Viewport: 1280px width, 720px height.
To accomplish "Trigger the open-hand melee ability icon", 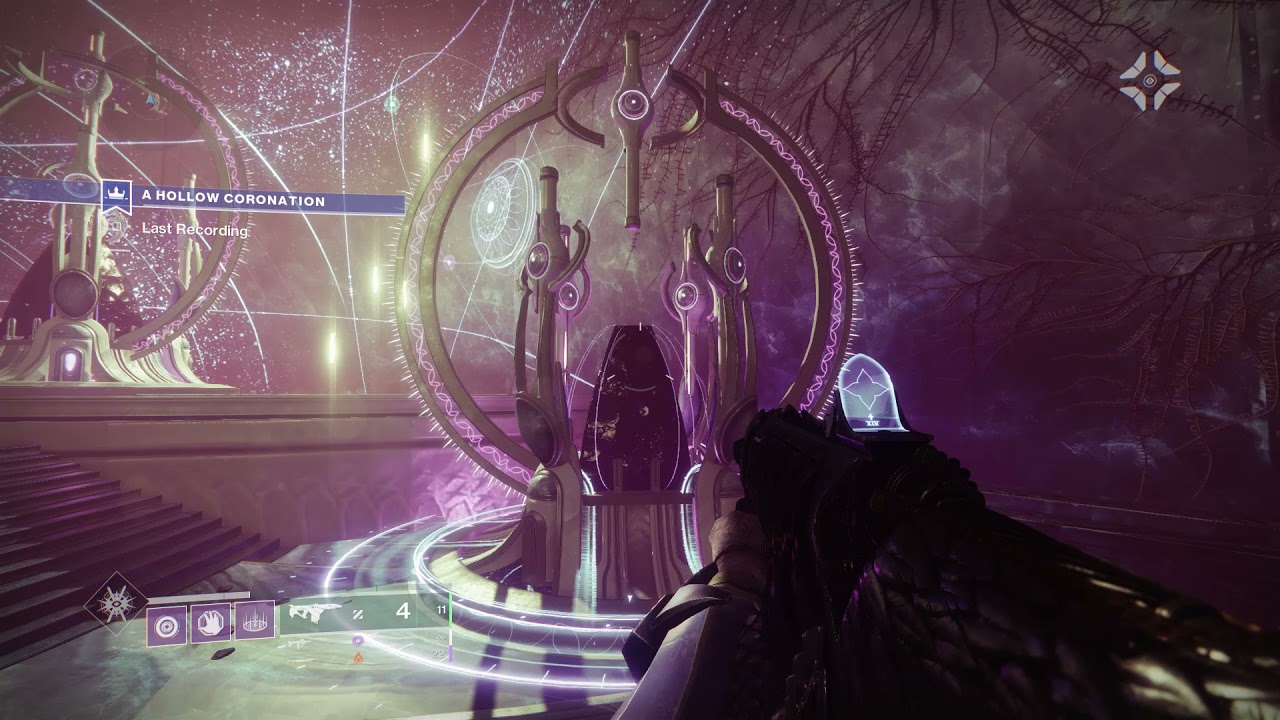I will click(x=211, y=623).
